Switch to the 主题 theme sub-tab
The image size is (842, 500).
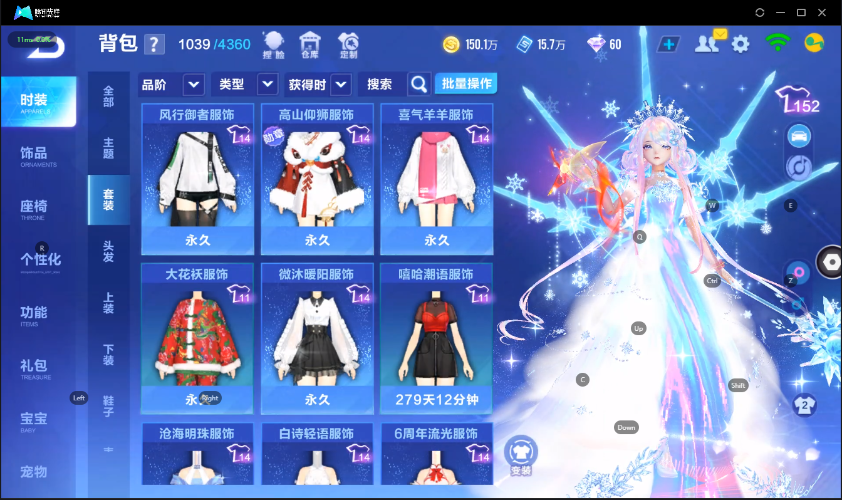108,148
